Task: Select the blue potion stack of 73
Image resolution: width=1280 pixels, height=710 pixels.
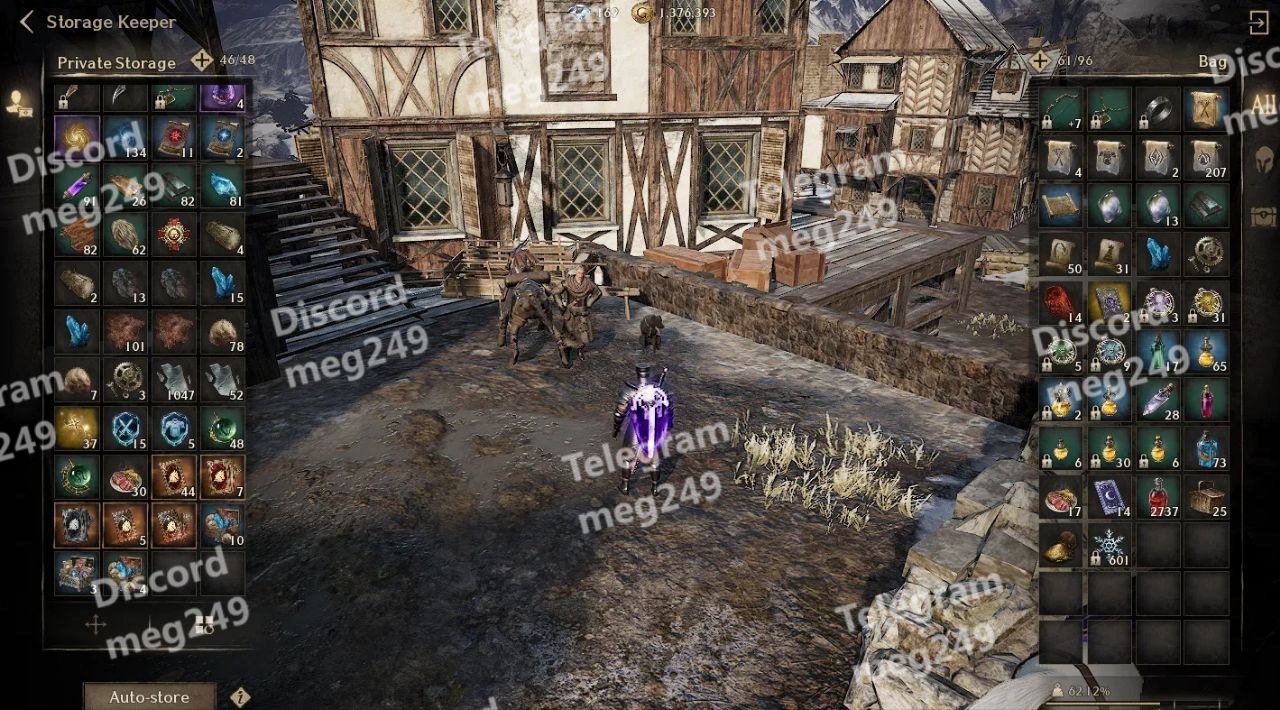Action: pos(1207,448)
